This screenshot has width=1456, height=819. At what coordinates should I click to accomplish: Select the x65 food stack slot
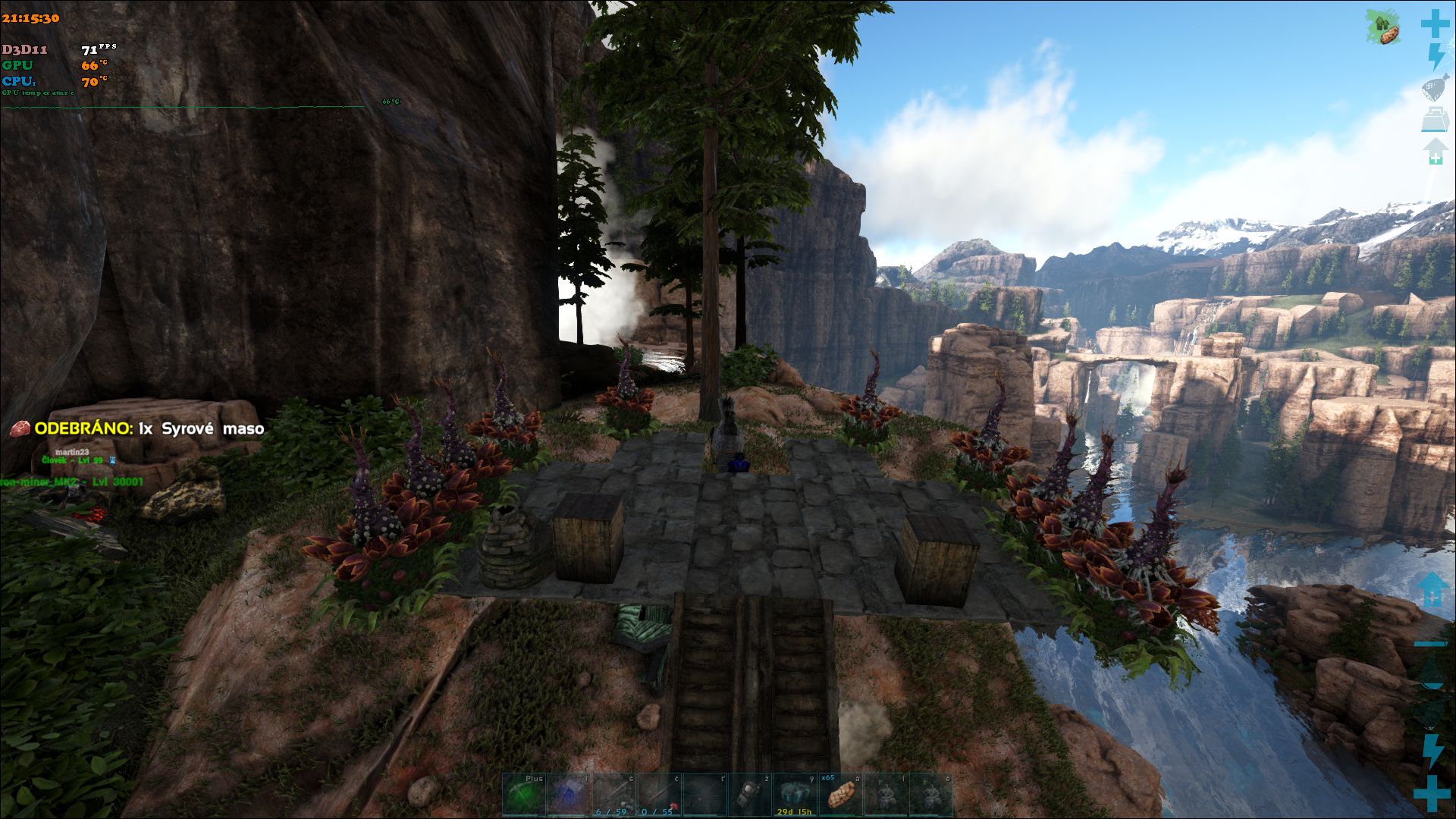(840, 795)
